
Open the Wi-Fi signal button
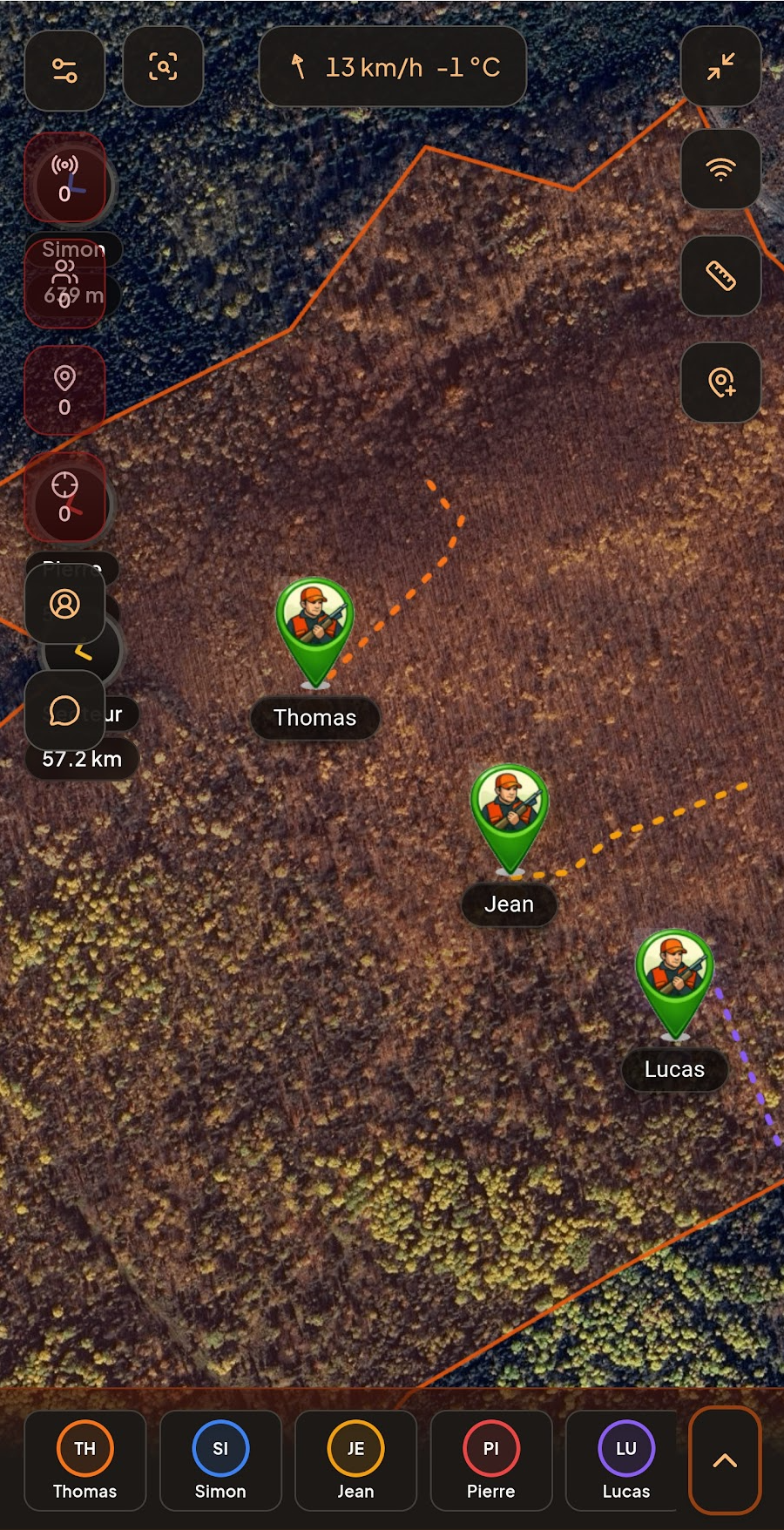720,169
